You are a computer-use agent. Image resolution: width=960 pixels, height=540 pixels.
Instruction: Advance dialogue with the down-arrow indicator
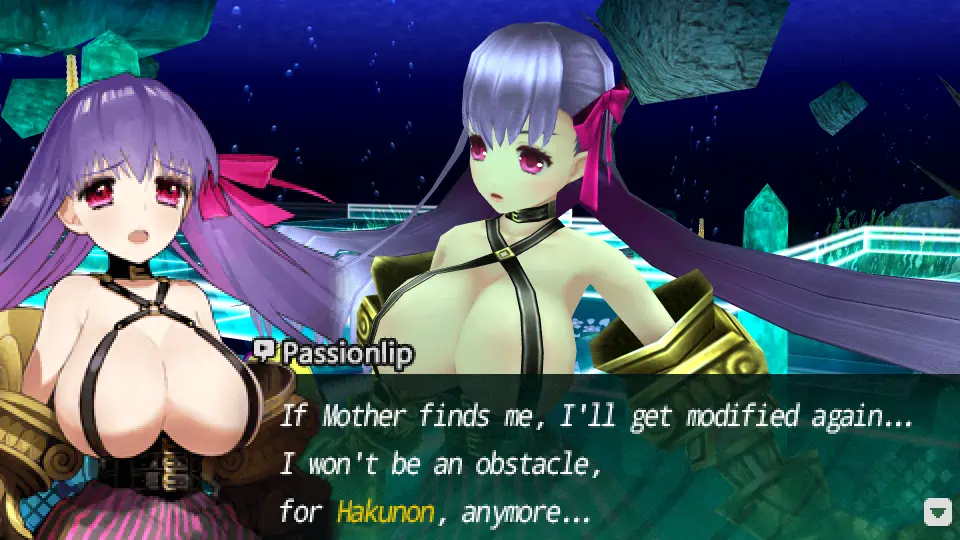click(937, 513)
